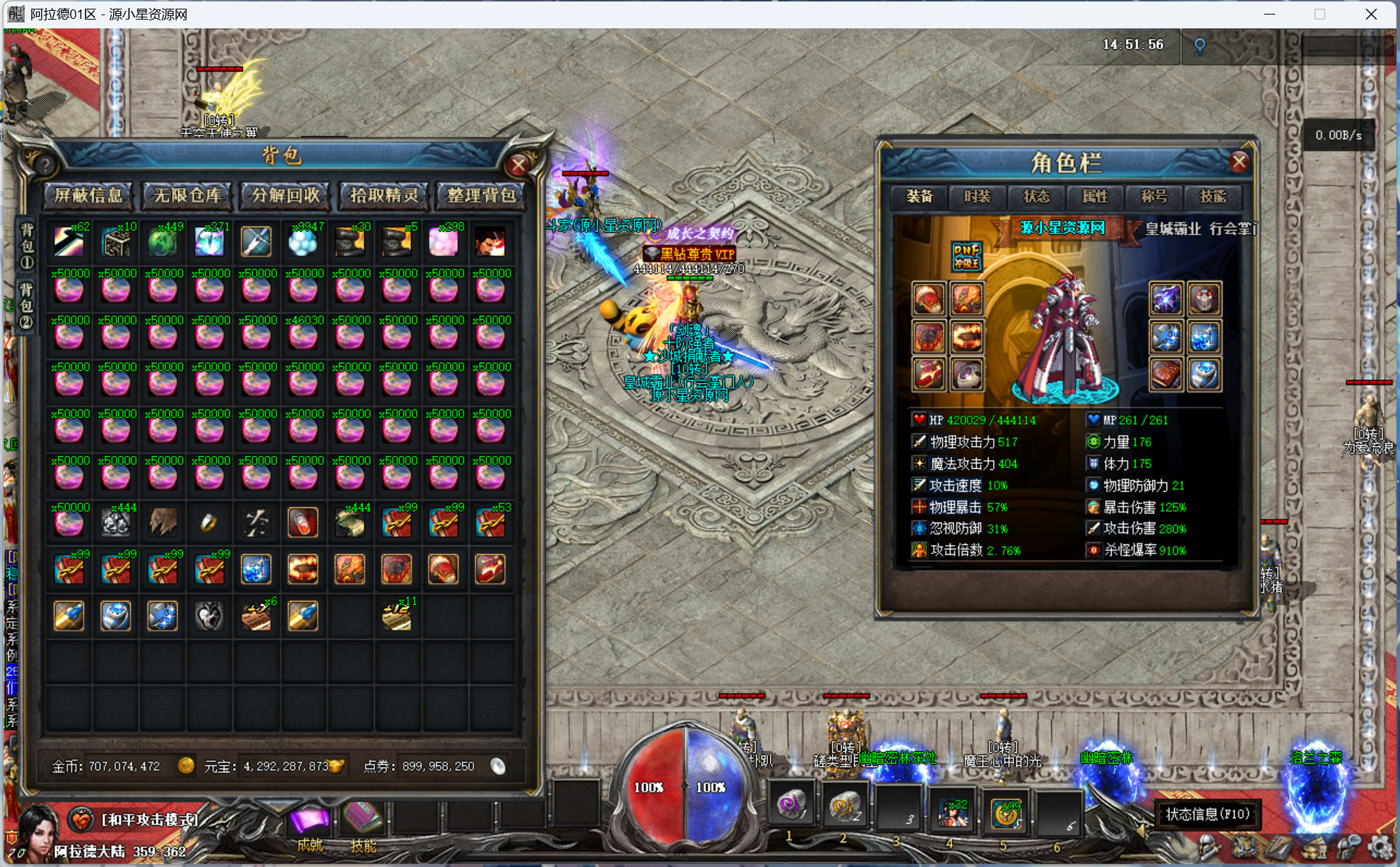Close the 背包 backpack window
Viewport: 1400px width, 867px height.
(x=518, y=165)
